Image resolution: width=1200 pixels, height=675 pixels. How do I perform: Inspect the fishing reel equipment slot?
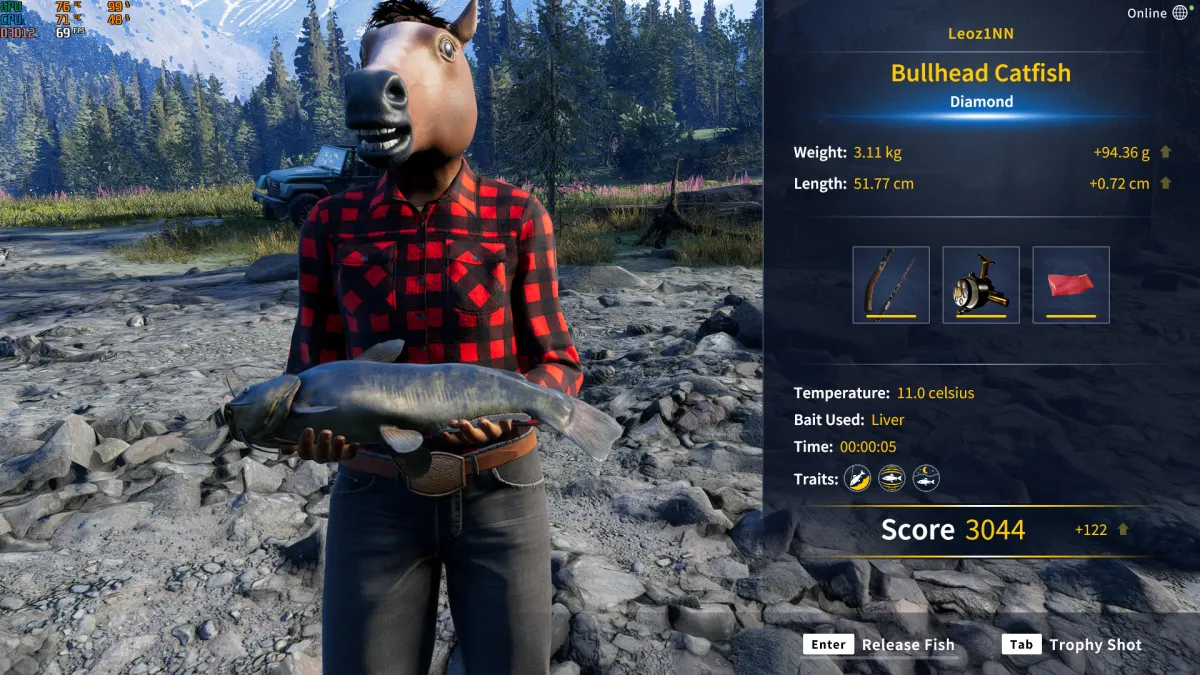(x=981, y=285)
